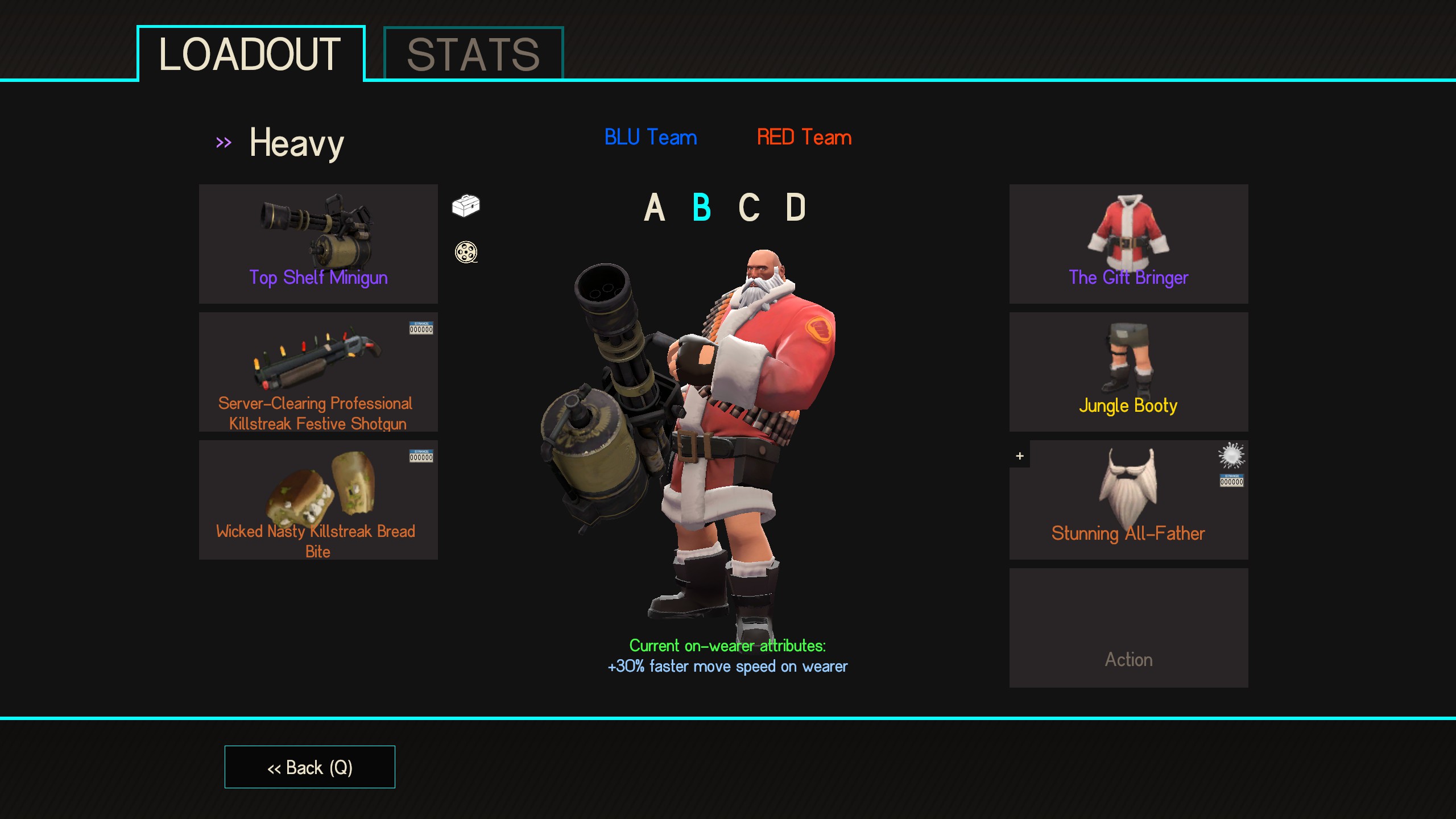Select the Top Shelf Minigun slot
Viewport: 1456px width, 819px height.
click(318, 243)
